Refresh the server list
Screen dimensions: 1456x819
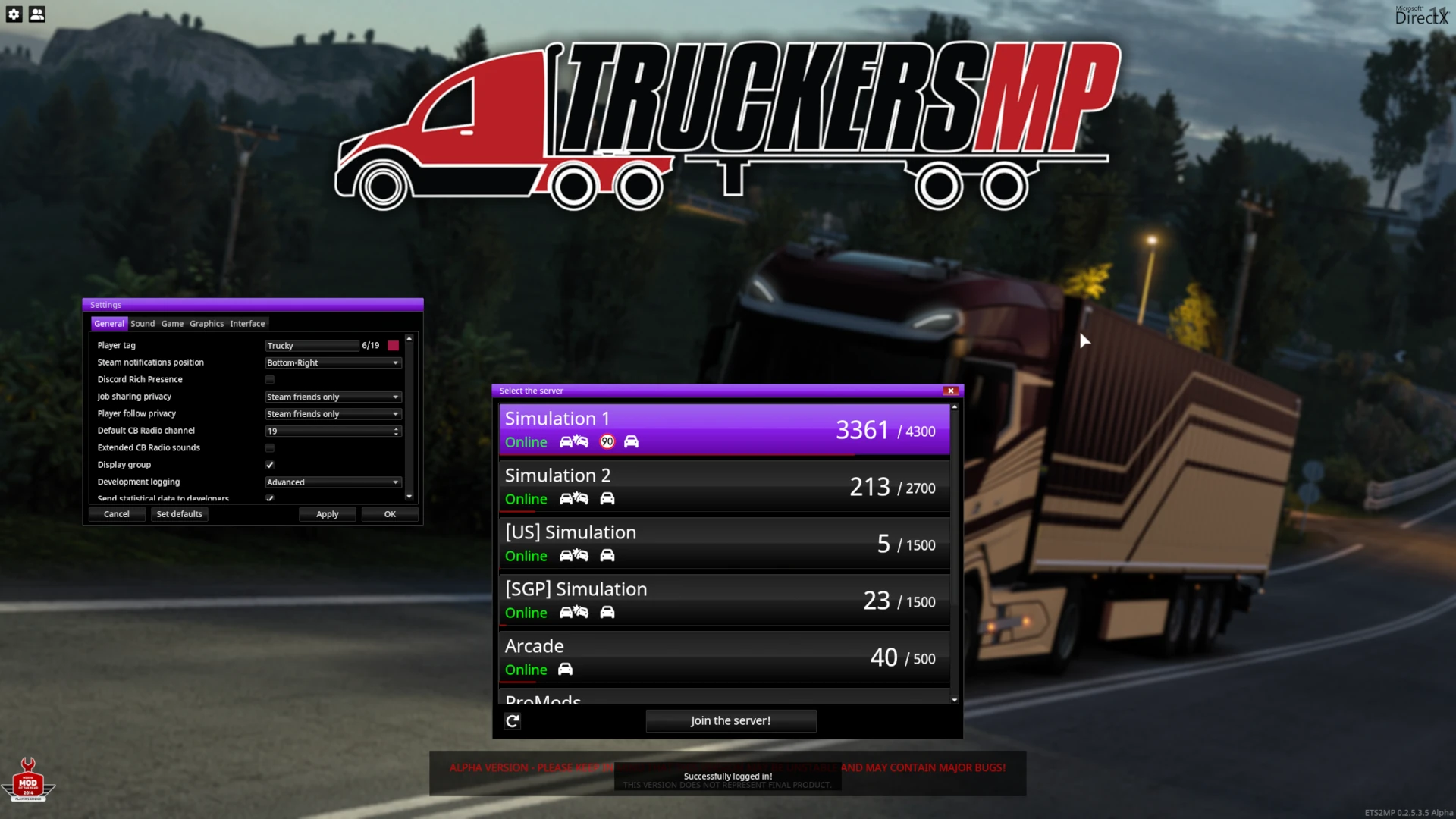(513, 721)
